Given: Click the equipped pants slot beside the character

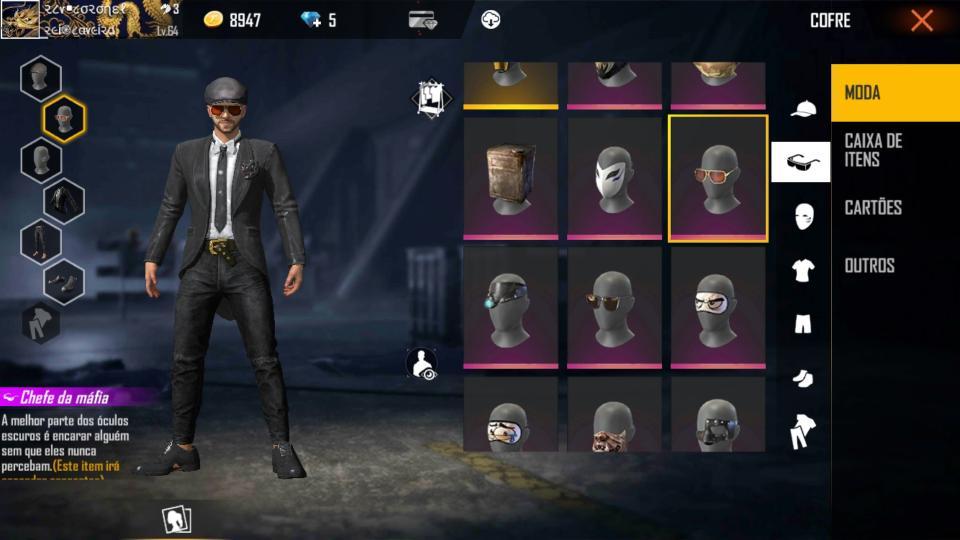Looking at the screenshot, I should (x=41, y=241).
